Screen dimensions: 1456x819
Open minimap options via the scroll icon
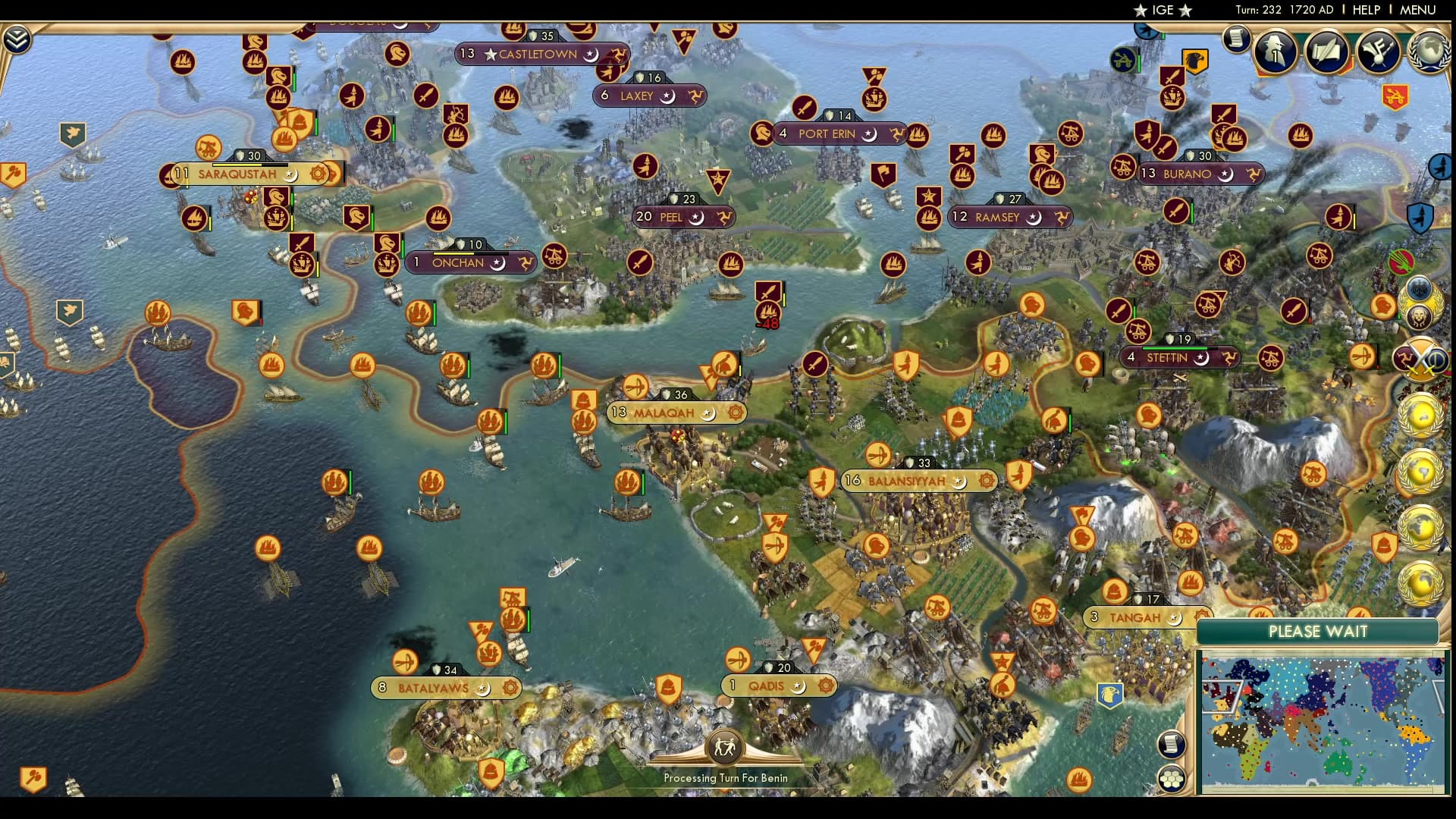pyautogui.click(x=1172, y=744)
